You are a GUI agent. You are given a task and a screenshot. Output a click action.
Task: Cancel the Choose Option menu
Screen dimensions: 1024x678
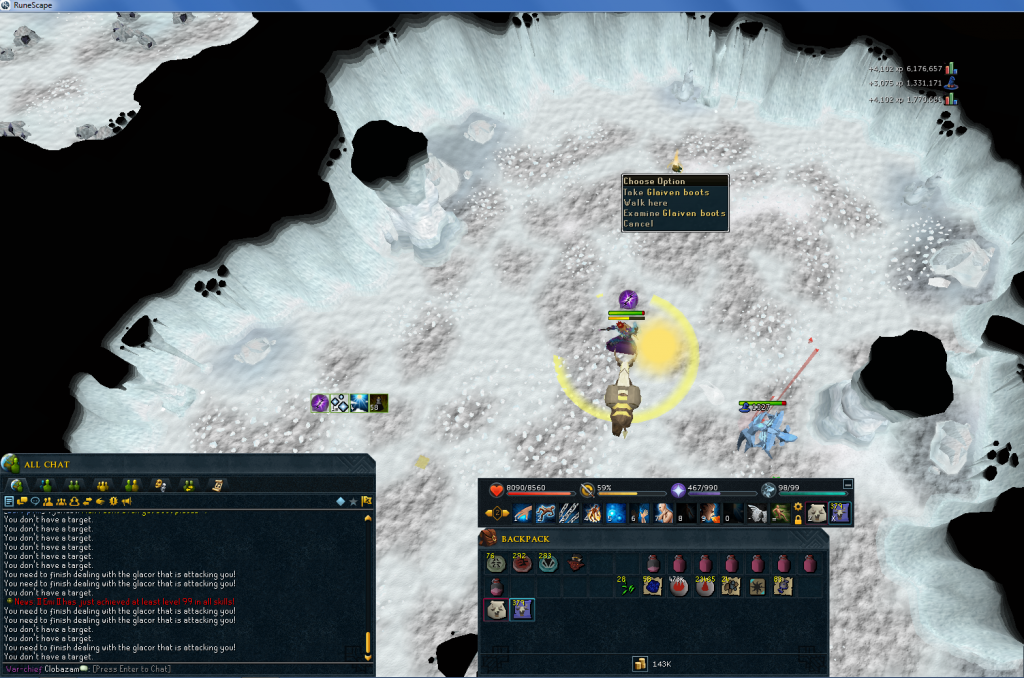638,224
